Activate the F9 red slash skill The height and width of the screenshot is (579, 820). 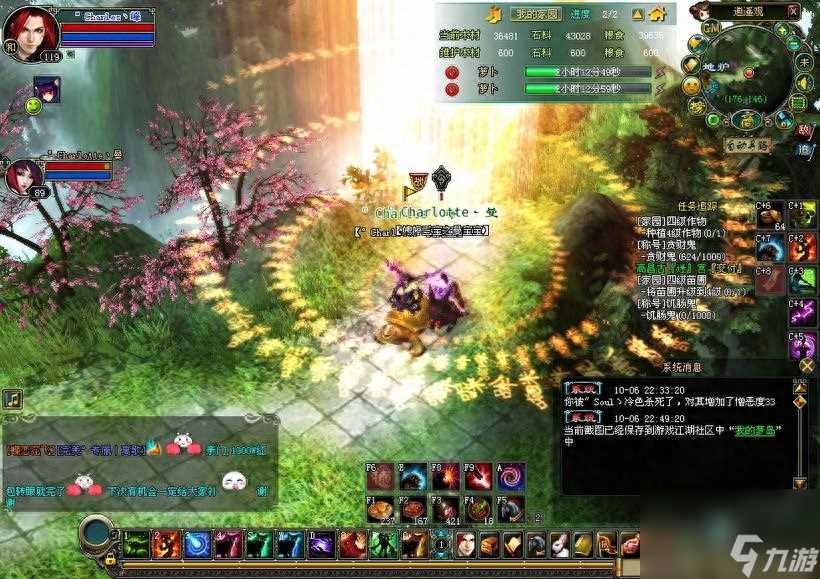[479, 475]
